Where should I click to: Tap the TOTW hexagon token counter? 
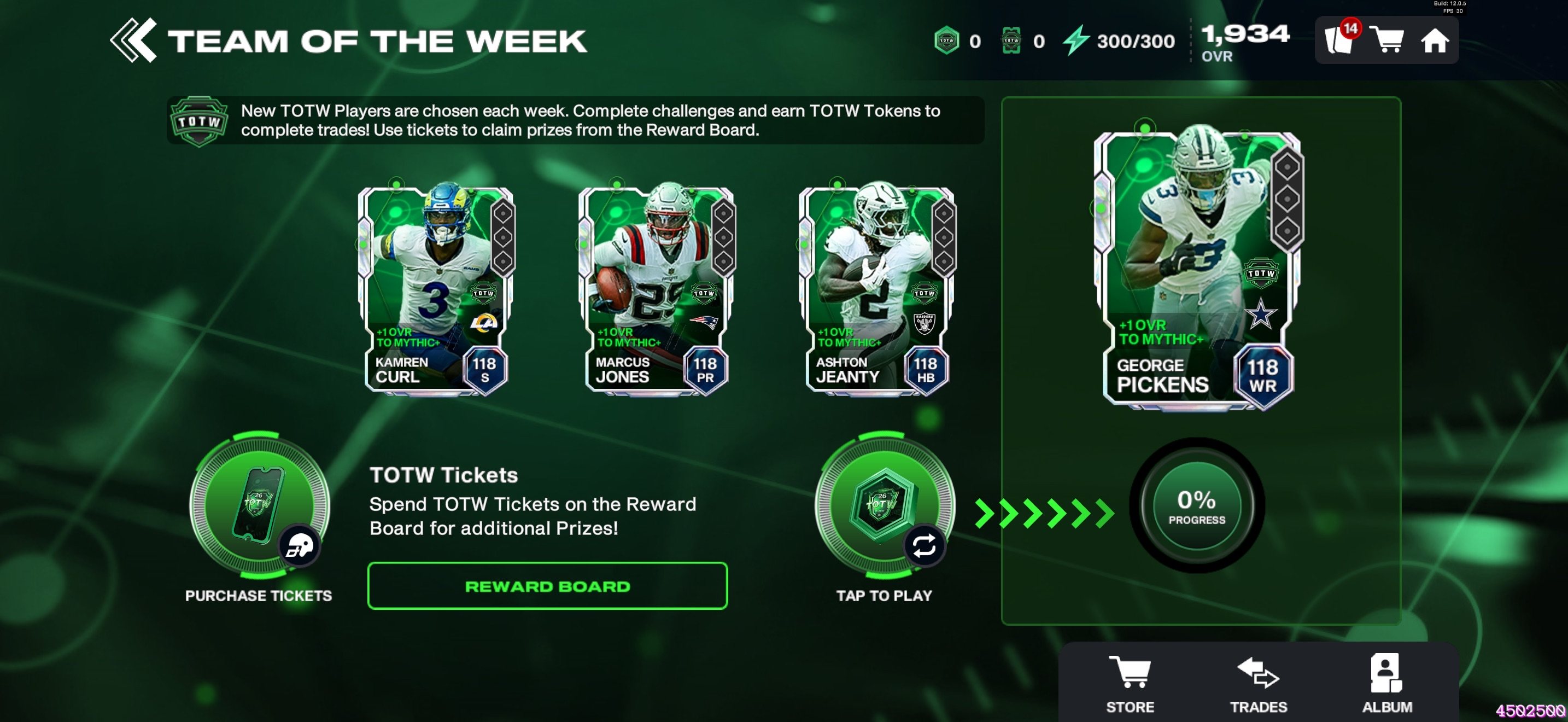click(x=946, y=40)
